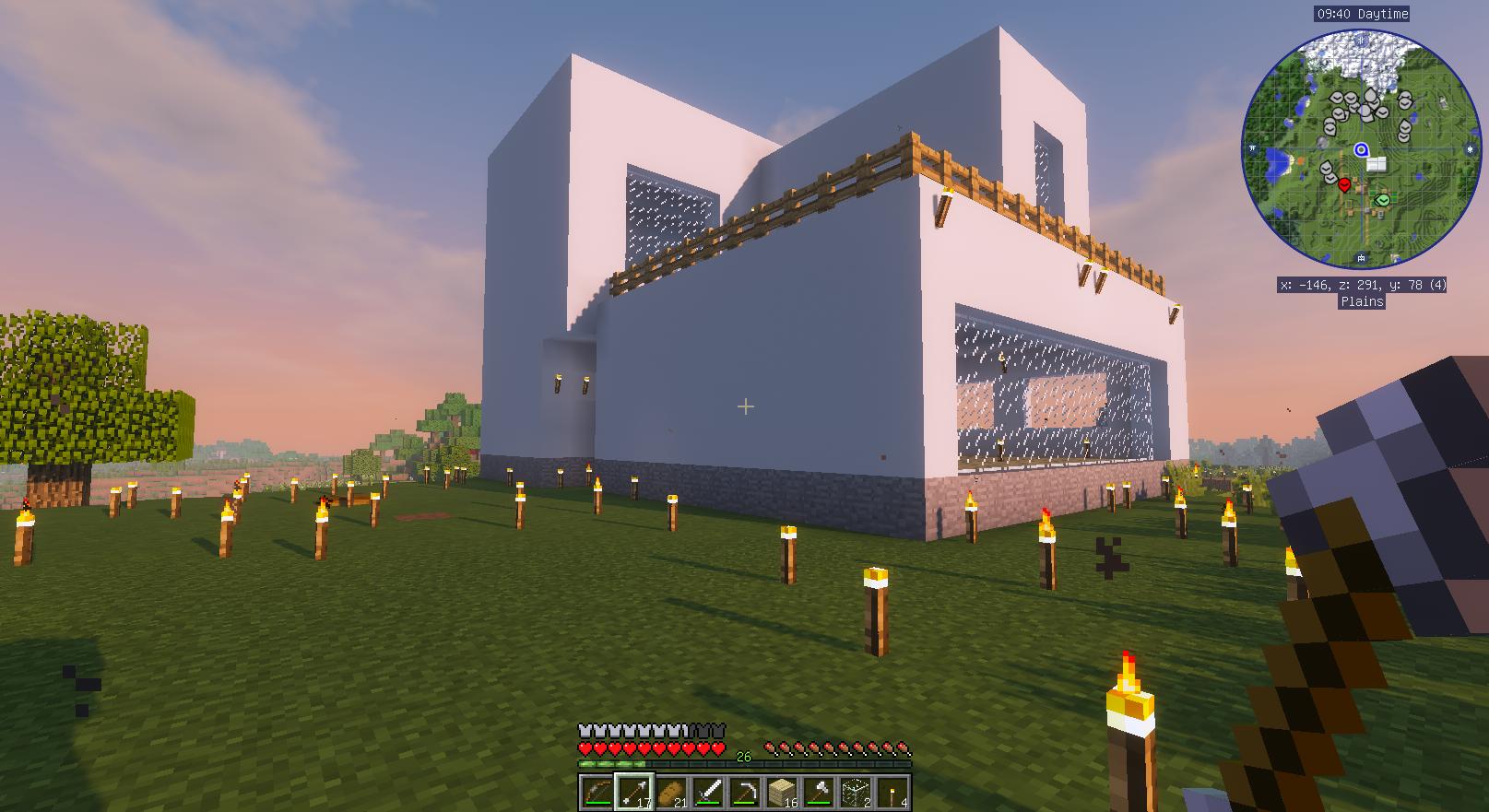
Task: Select the bow hotbar slot
Action: point(597,792)
